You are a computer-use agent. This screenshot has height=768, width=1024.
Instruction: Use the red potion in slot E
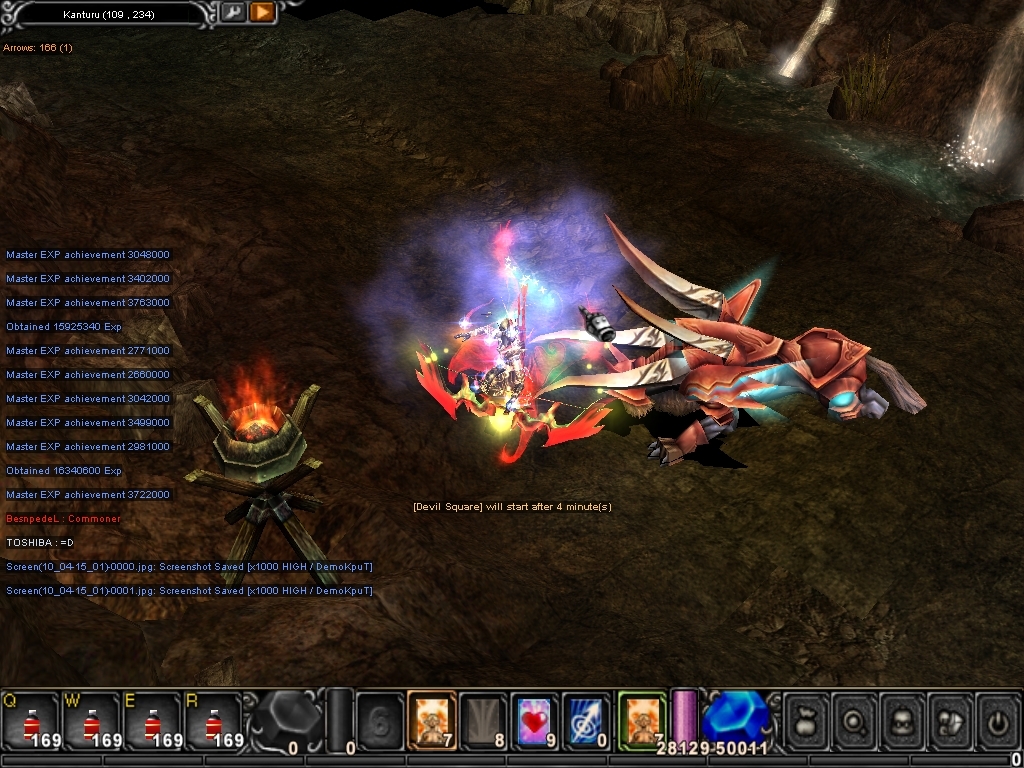tap(151, 721)
